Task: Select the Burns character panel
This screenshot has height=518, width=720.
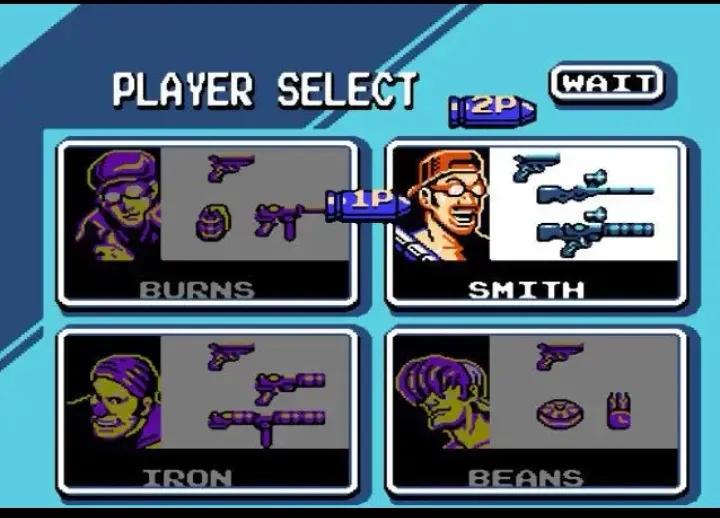Action: (x=206, y=223)
